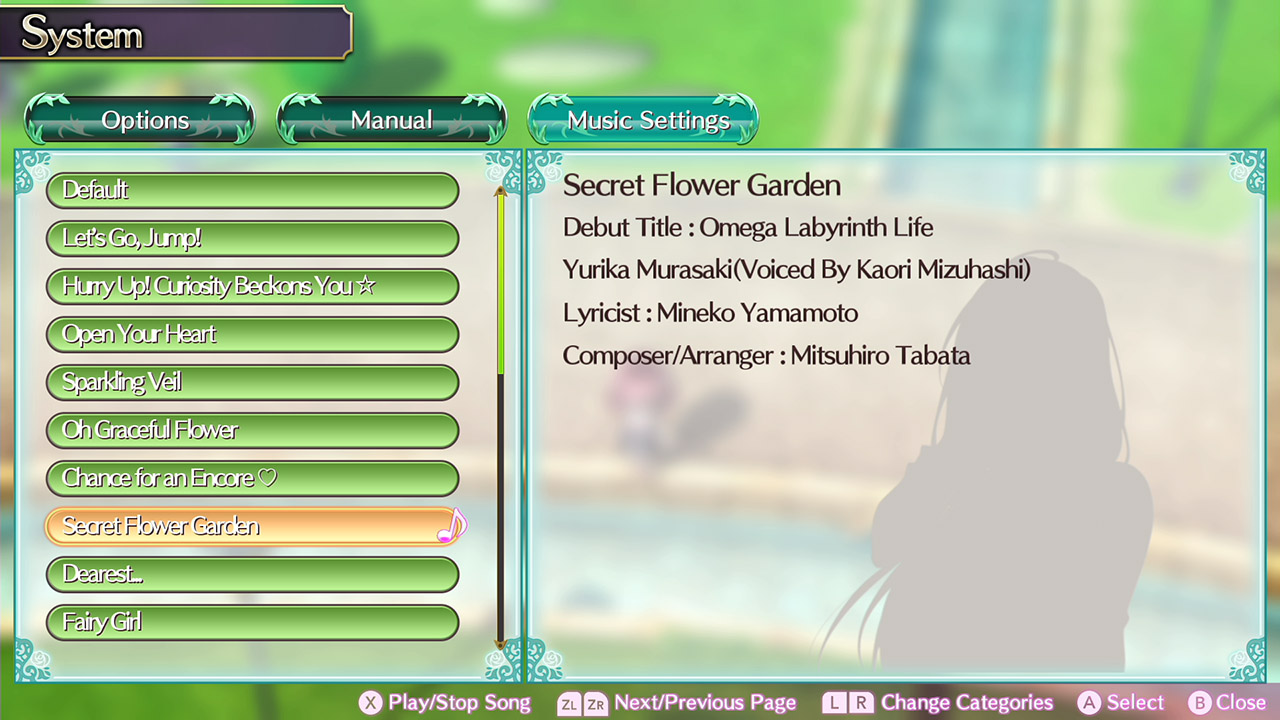Play the song Open Your Heart
1280x720 pixels.
(252, 334)
